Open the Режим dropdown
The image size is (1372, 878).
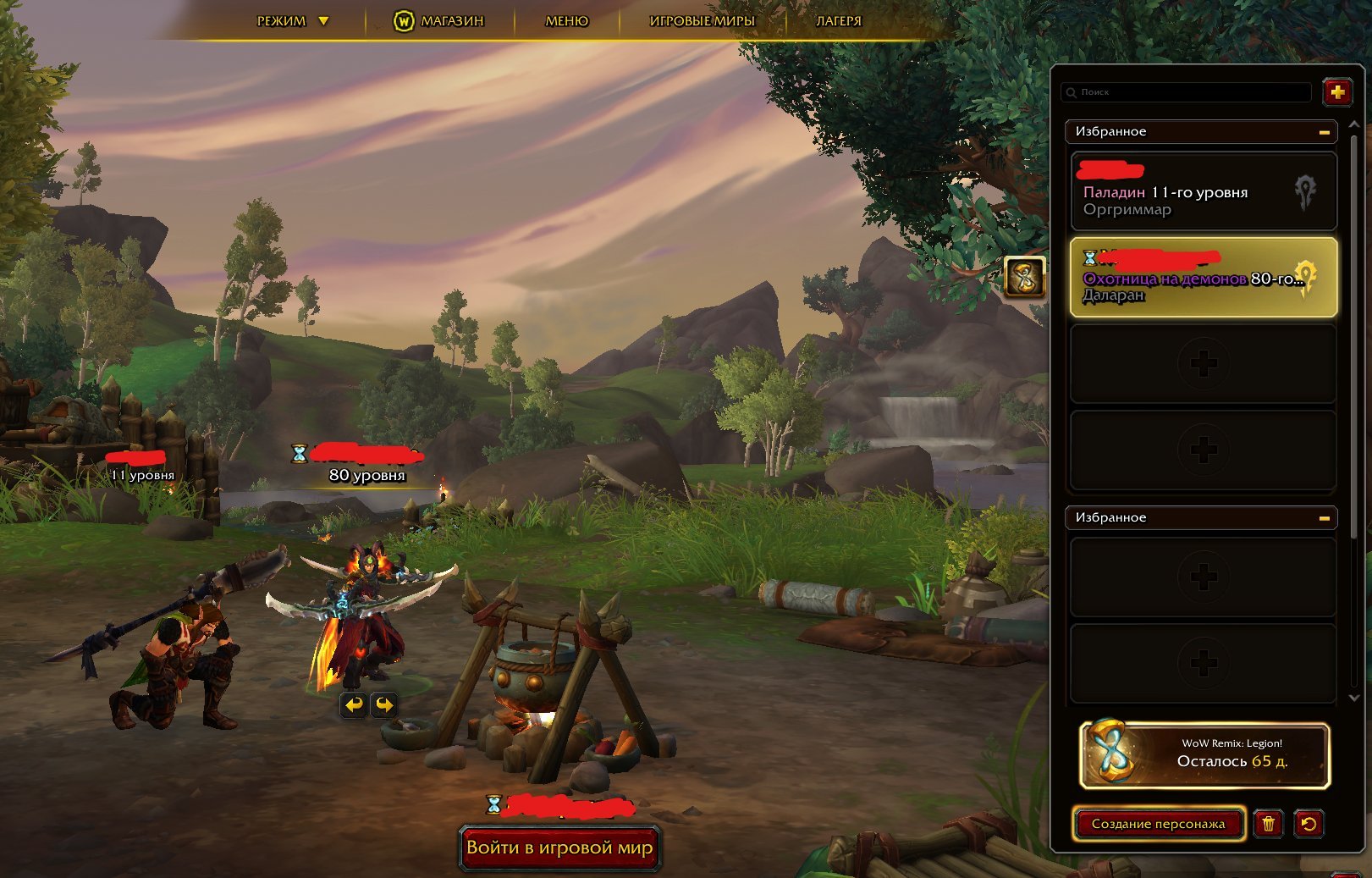point(292,21)
